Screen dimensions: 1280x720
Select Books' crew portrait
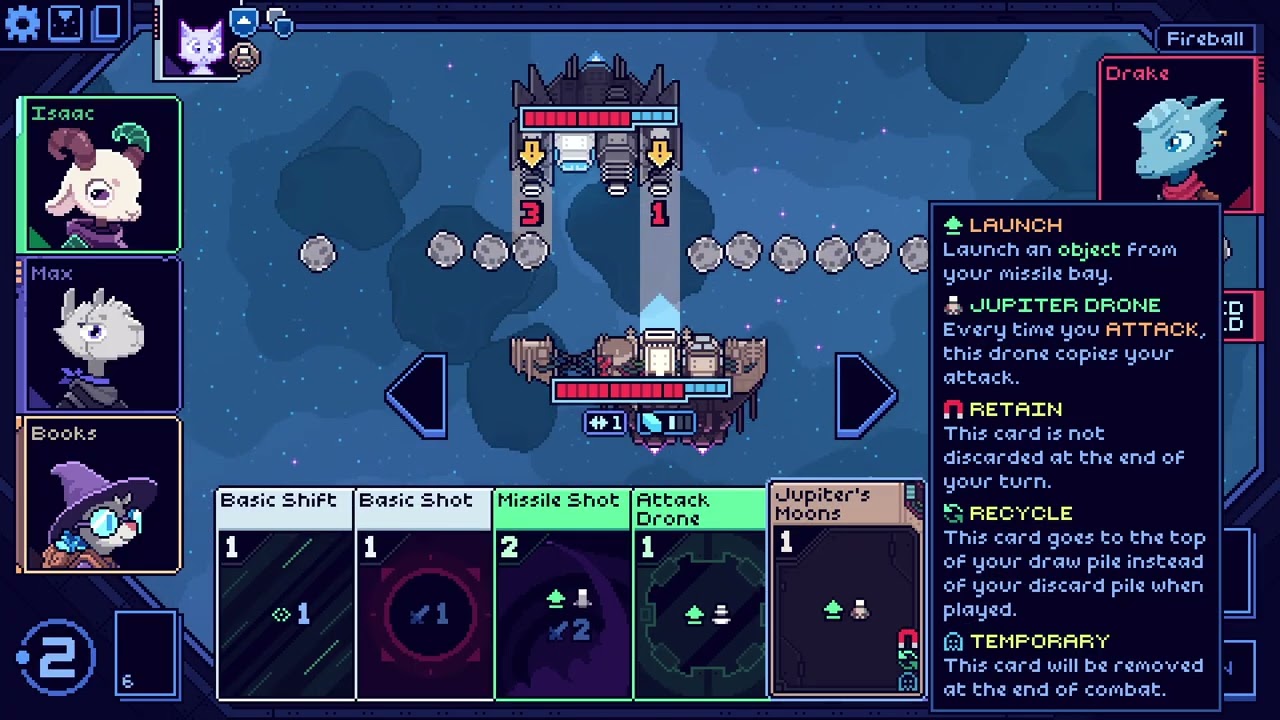point(99,495)
